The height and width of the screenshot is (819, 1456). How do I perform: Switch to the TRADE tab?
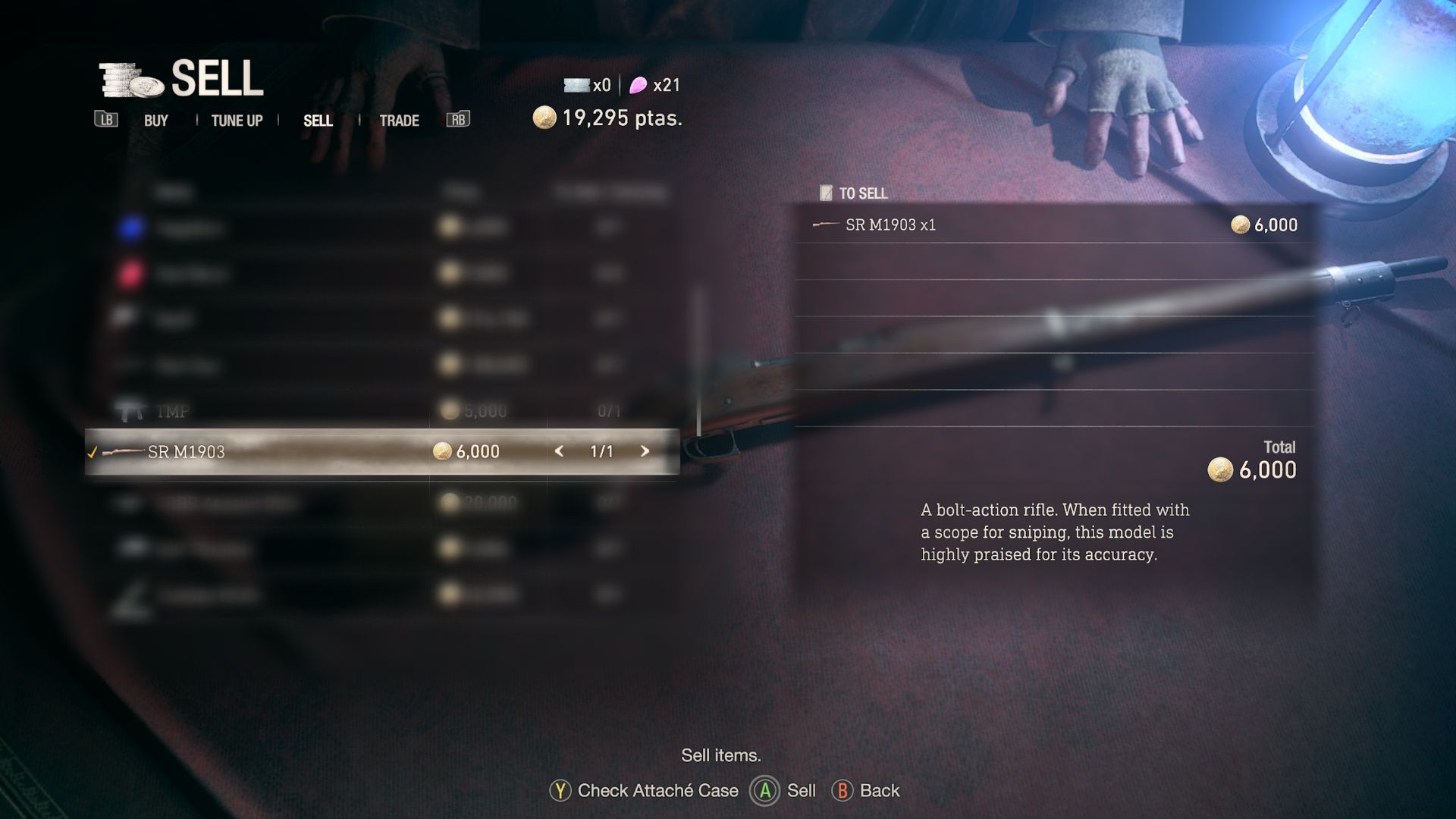click(399, 120)
